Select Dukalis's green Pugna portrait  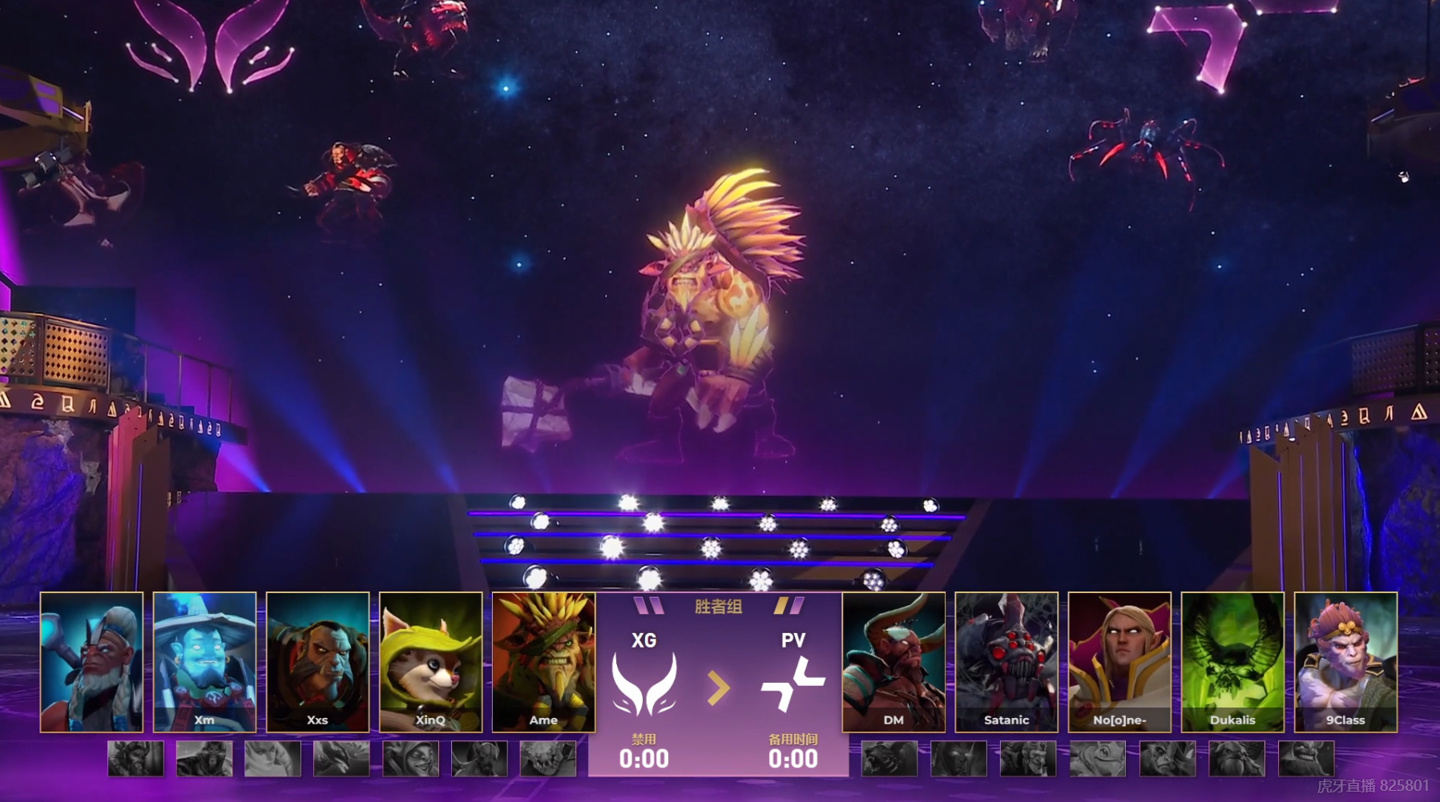pyautogui.click(x=1233, y=661)
